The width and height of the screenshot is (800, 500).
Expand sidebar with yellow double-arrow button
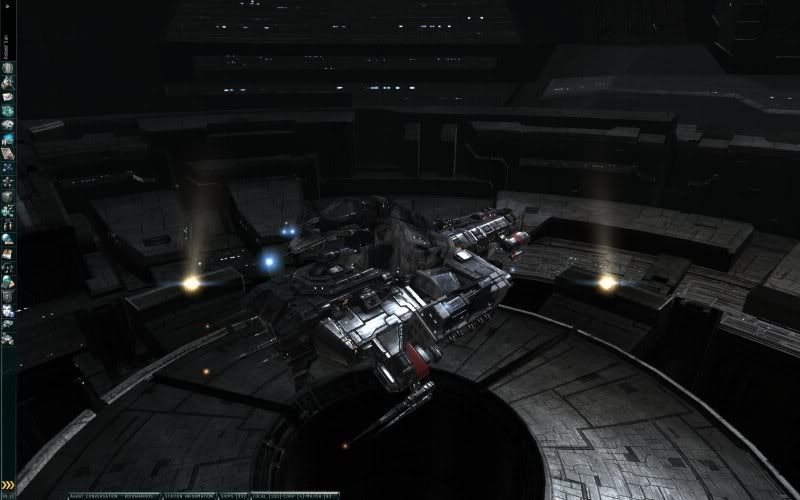coord(8,486)
